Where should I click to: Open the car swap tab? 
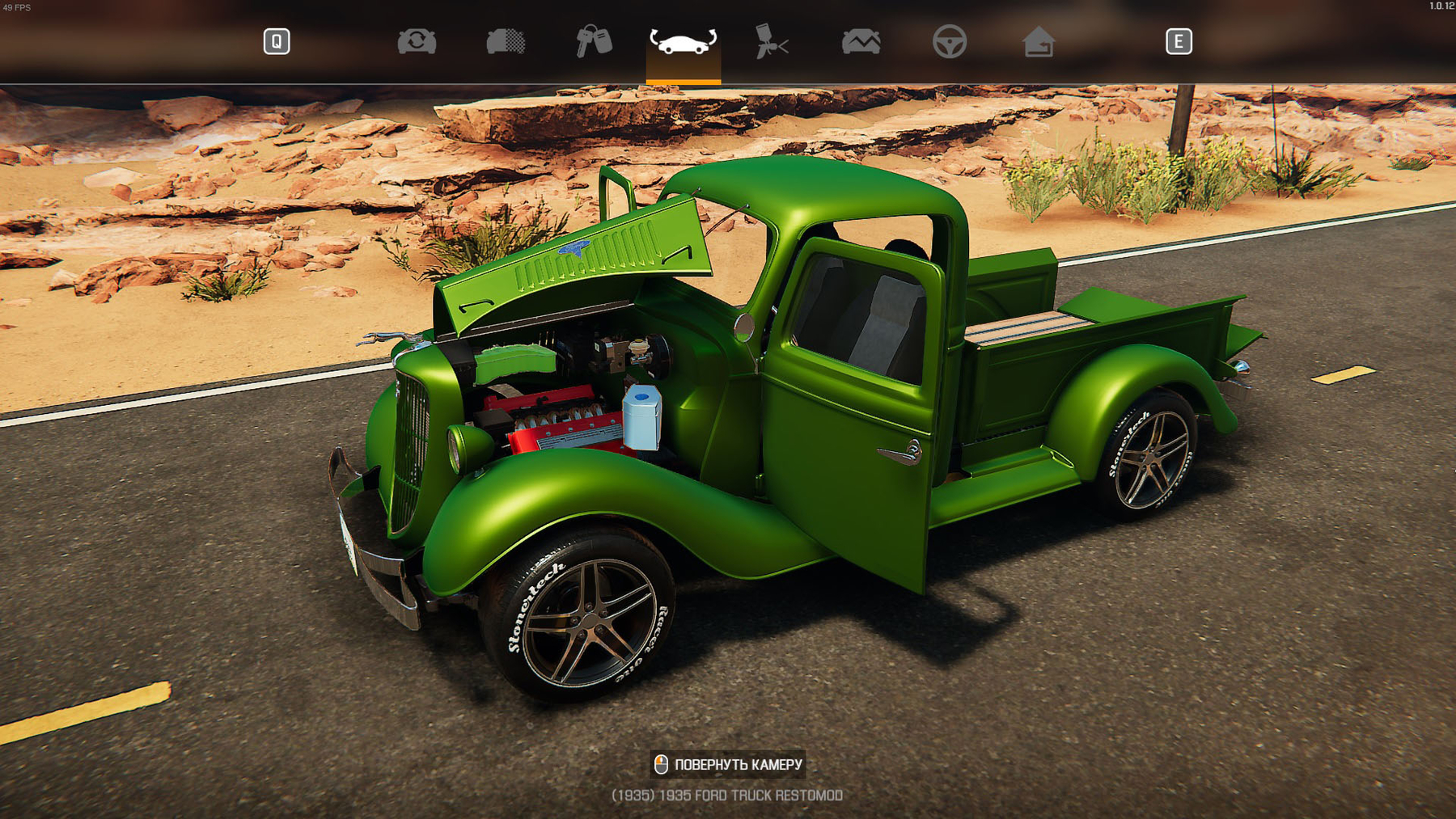click(417, 42)
